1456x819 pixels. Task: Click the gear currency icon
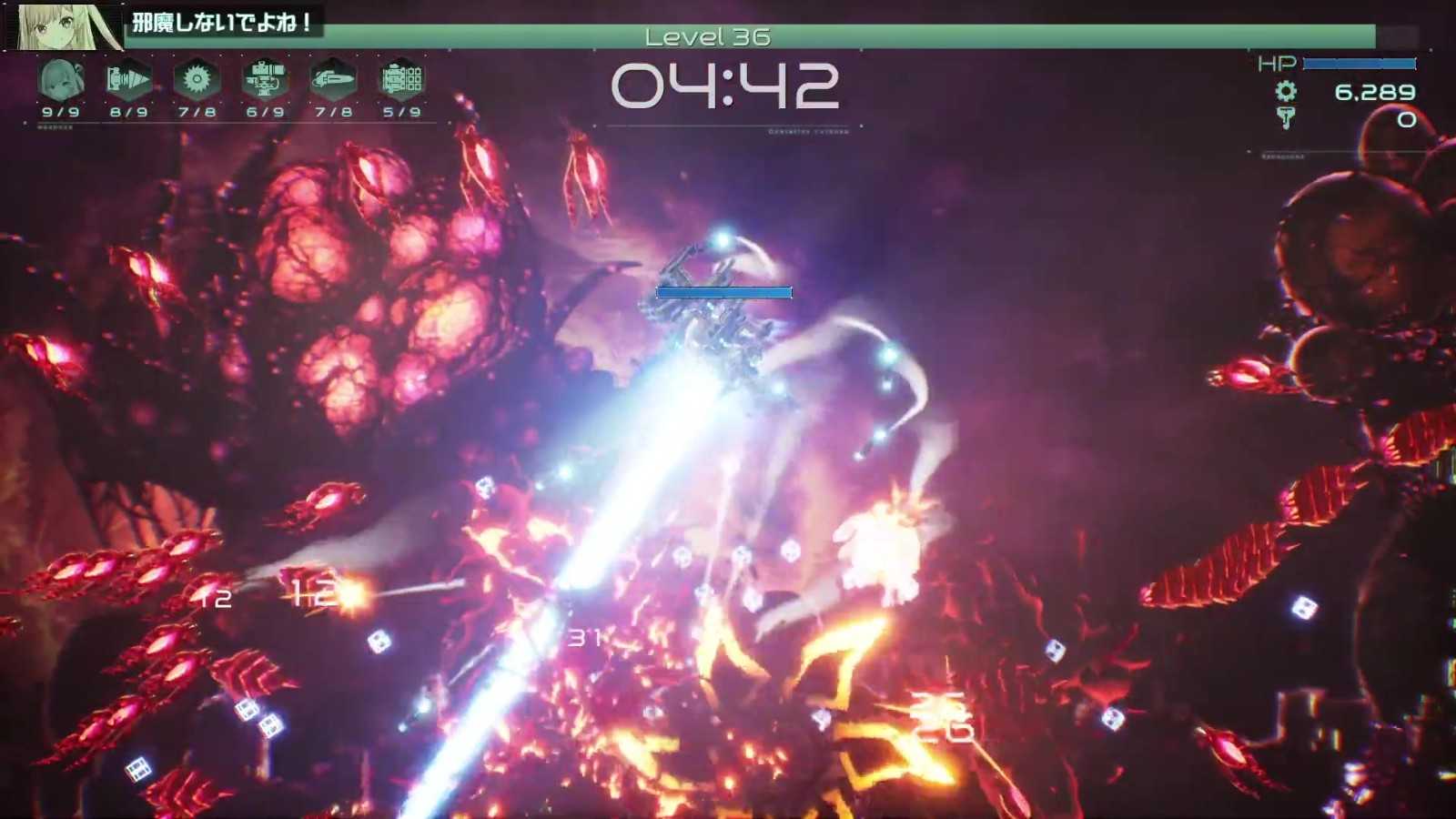(x=1286, y=91)
